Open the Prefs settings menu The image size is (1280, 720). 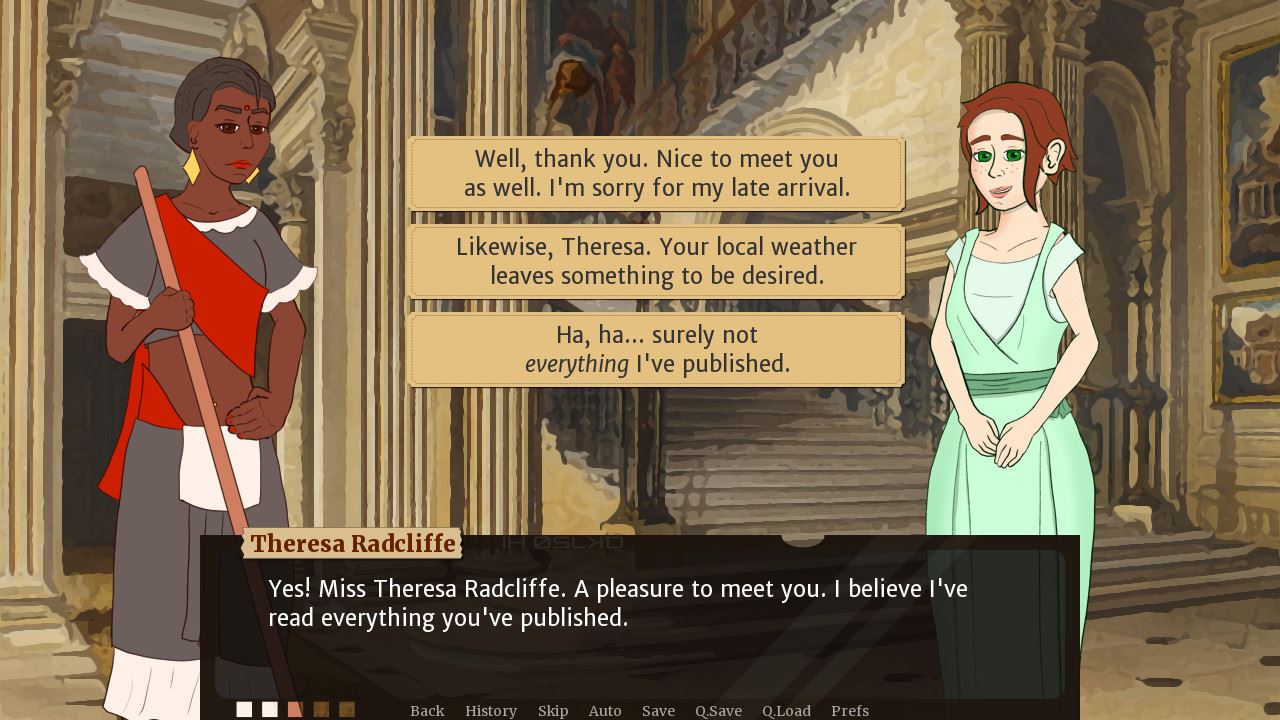(849, 710)
